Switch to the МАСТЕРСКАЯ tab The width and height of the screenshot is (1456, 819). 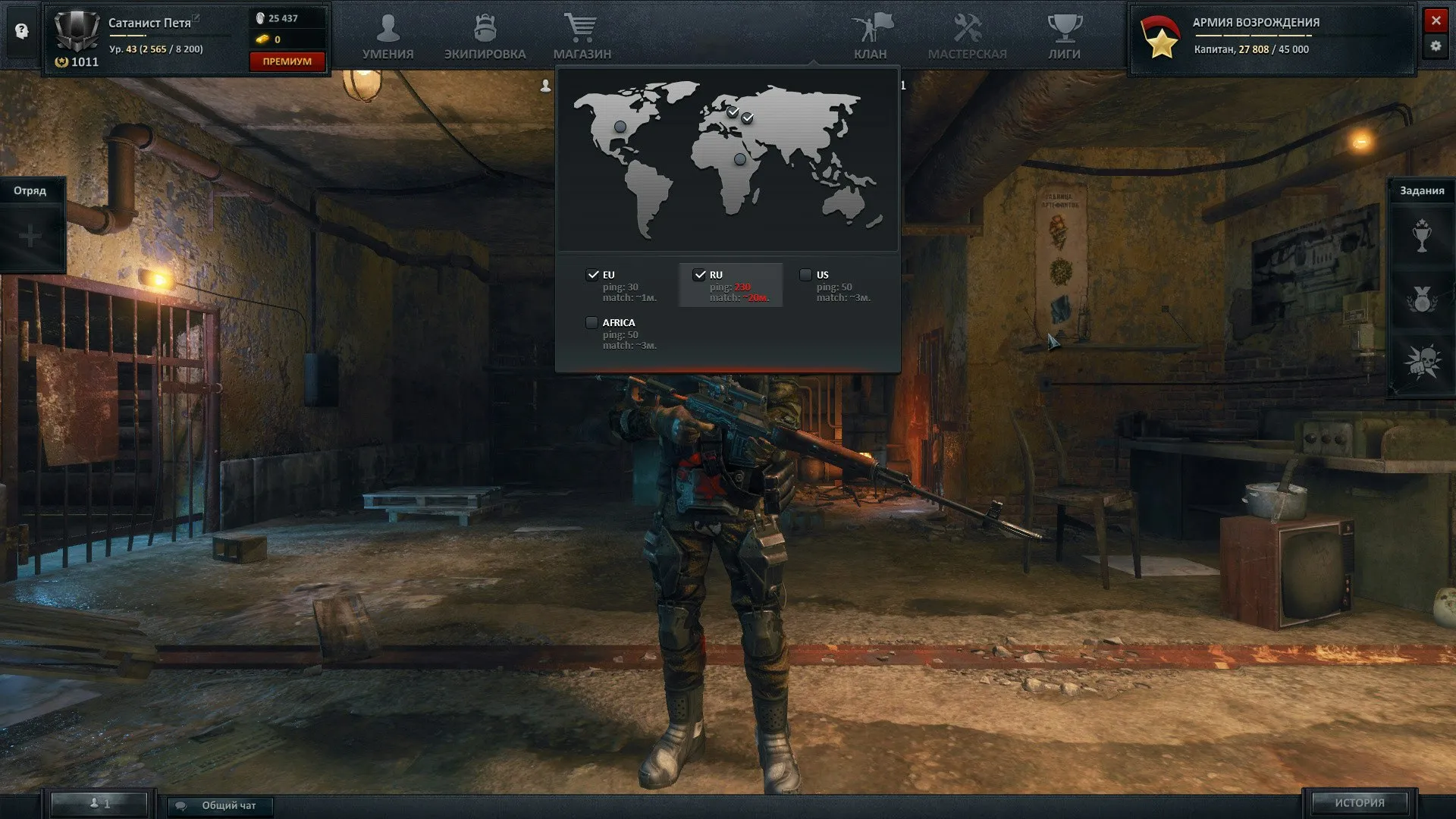[967, 28]
